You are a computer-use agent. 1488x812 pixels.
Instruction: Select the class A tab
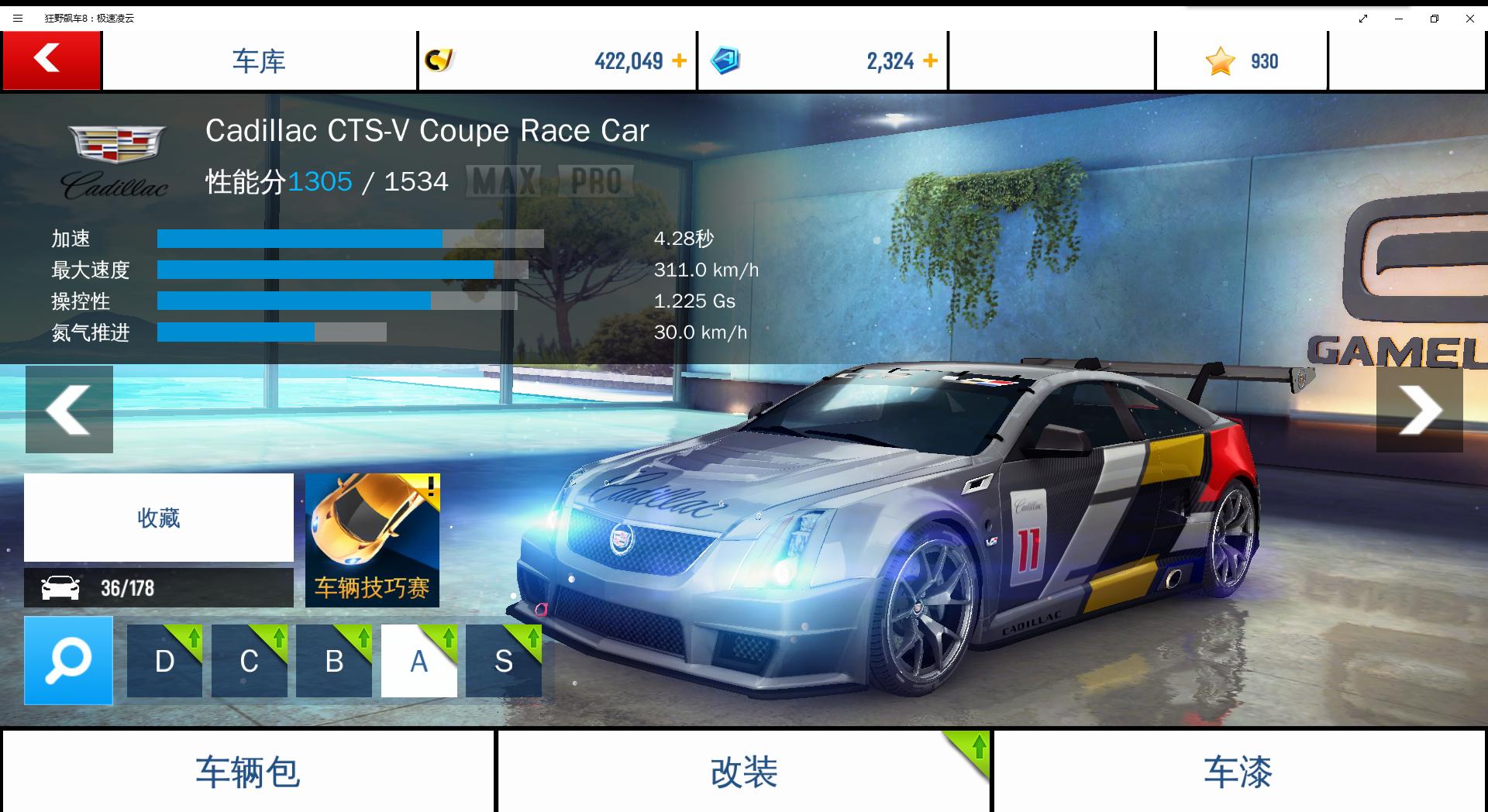click(418, 661)
